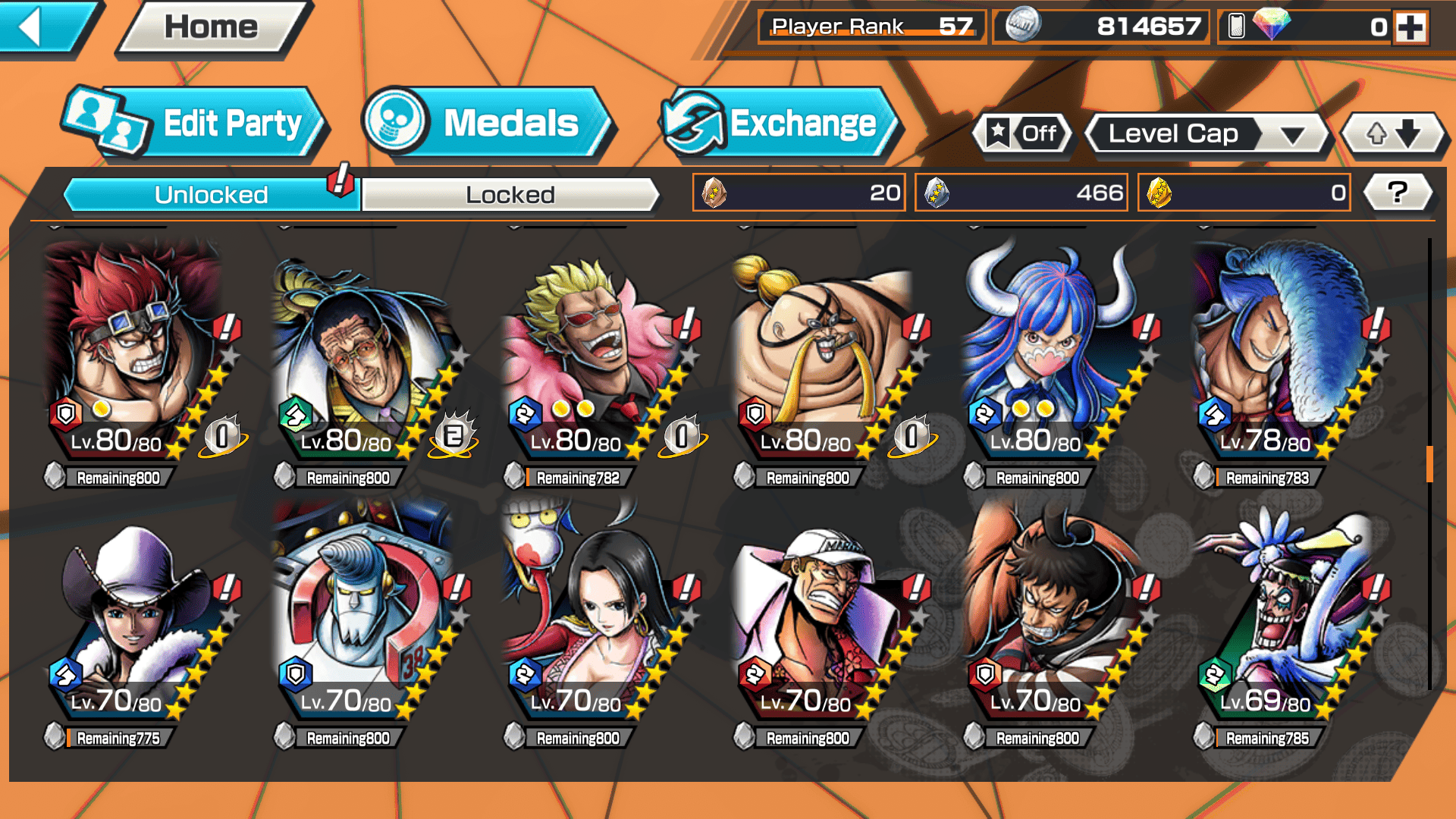The image size is (1456, 819).
Task: Open the Exchange menu
Action: click(x=780, y=124)
